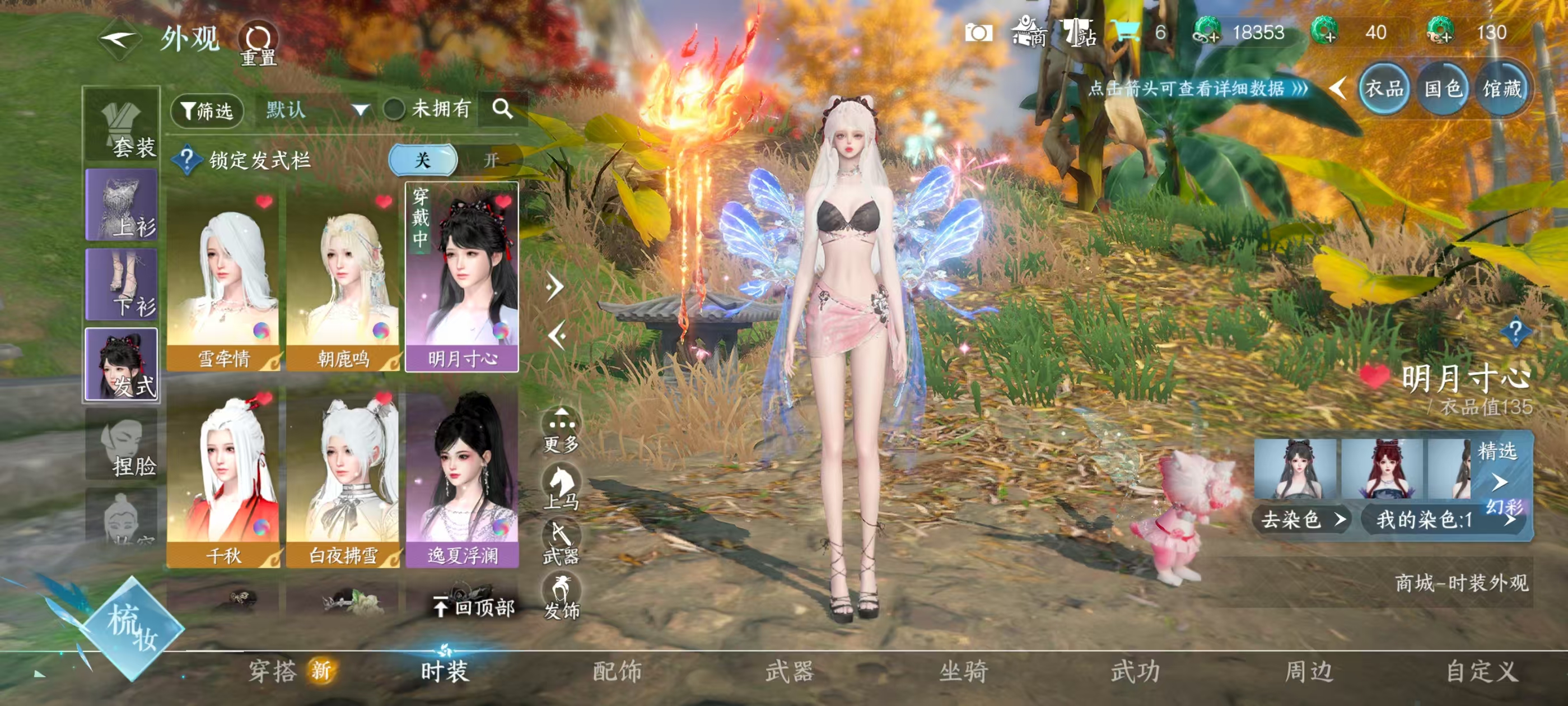Screen dimensions: 1568x706
Task: Switch to the 坐骑 tab
Action: 963,671
